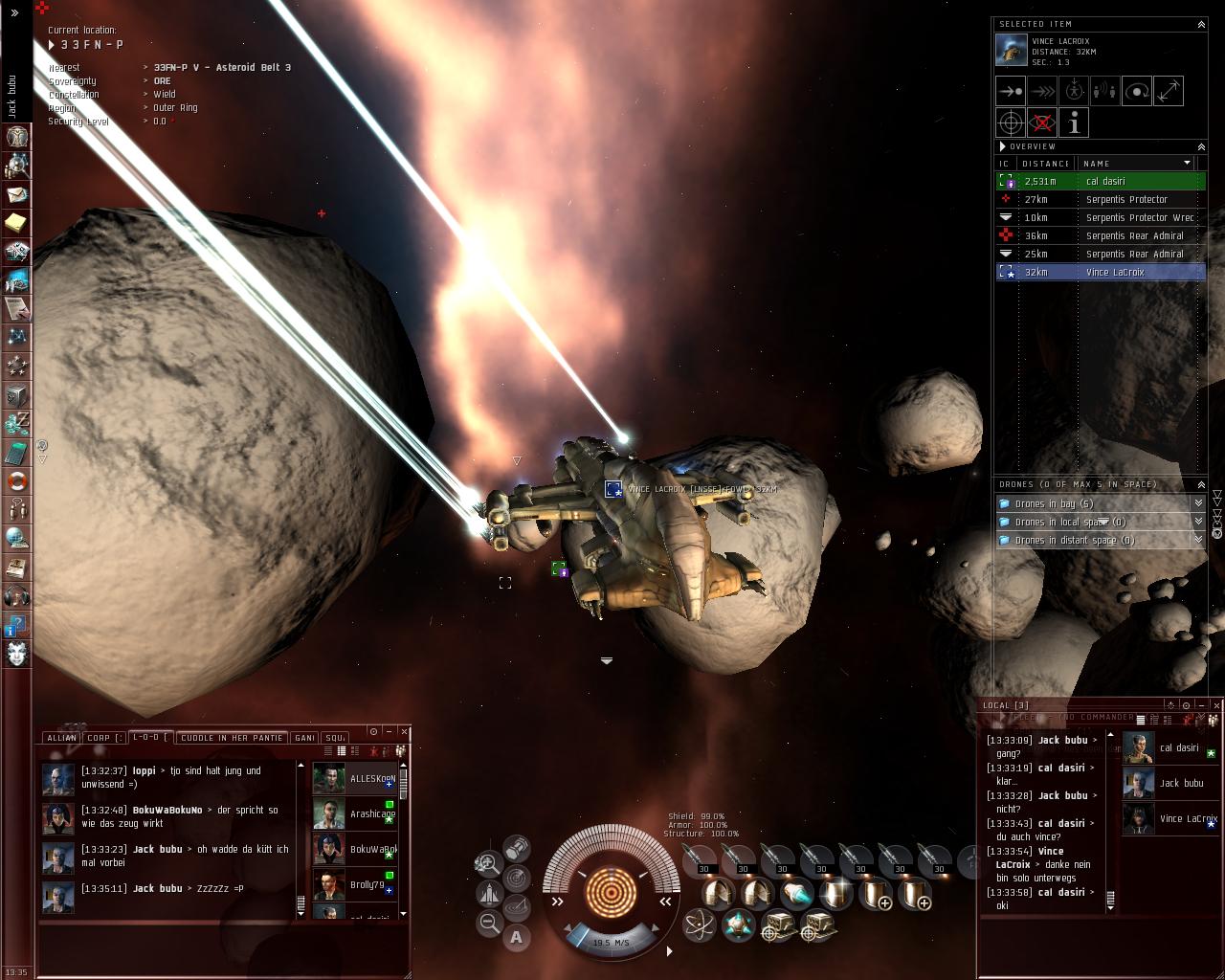Close the chat channel window

tap(404, 731)
